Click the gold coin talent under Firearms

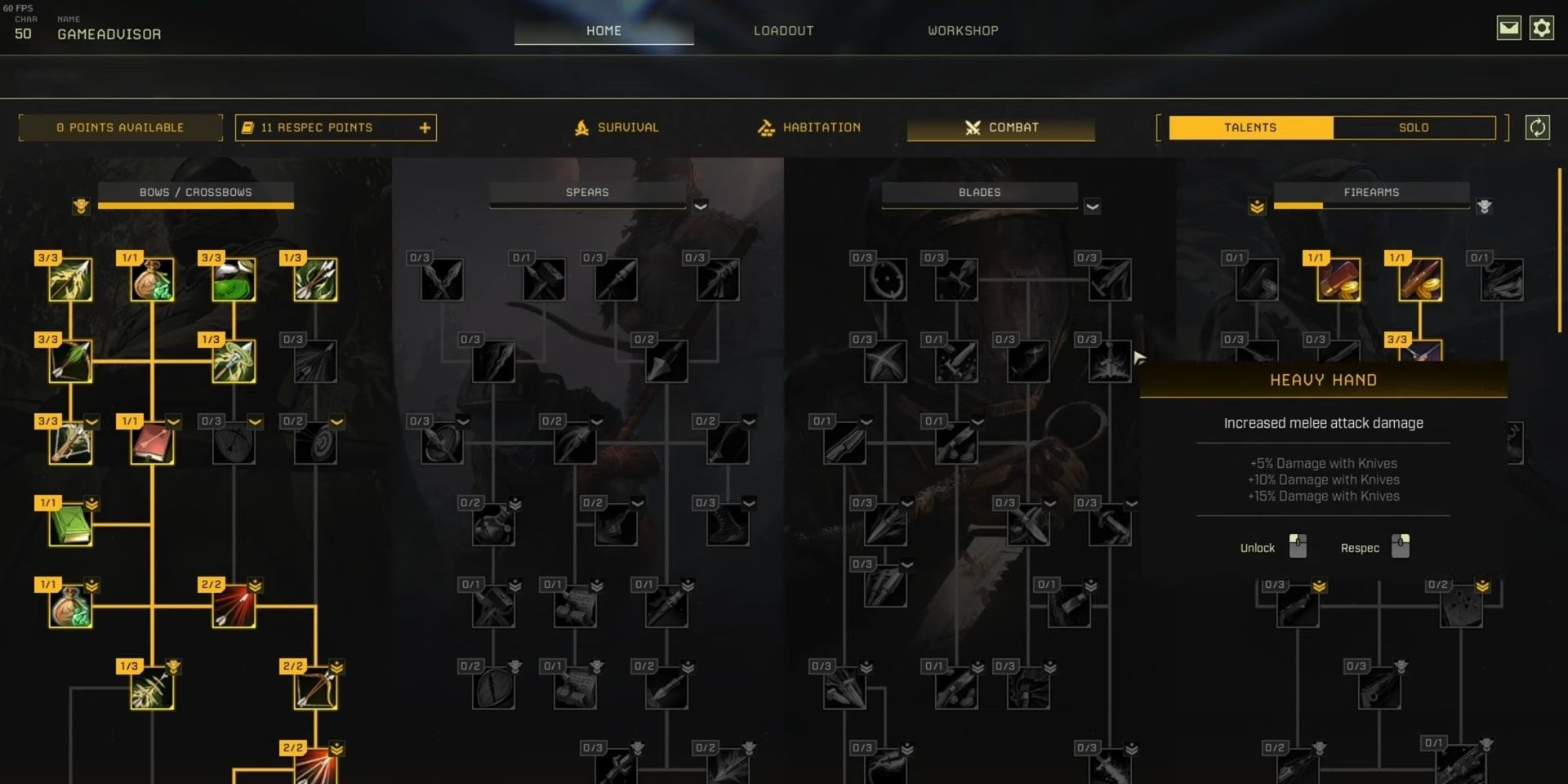click(x=1338, y=282)
